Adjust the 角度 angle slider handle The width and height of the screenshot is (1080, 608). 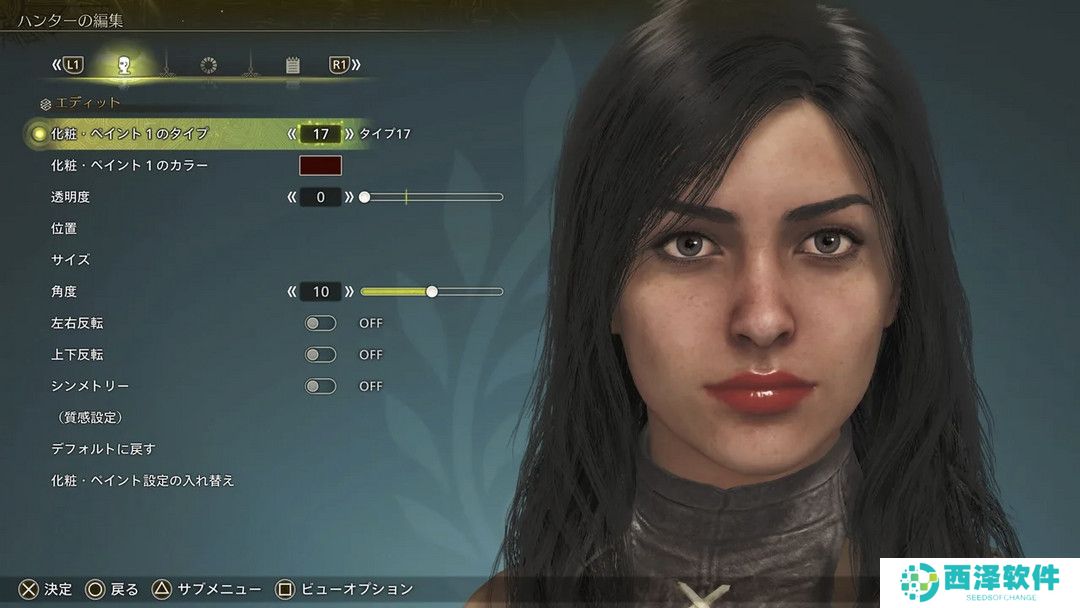tap(432, 292)
